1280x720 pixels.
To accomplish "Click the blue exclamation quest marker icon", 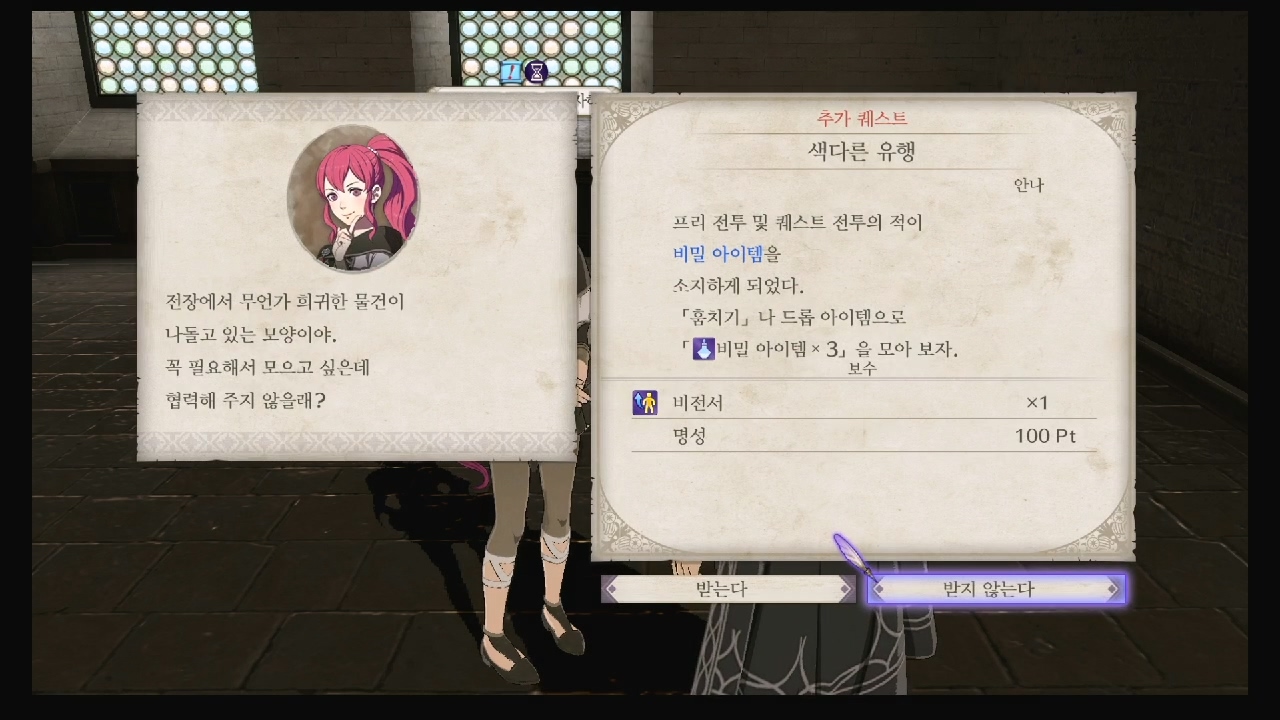I will (x=510, y=72).
